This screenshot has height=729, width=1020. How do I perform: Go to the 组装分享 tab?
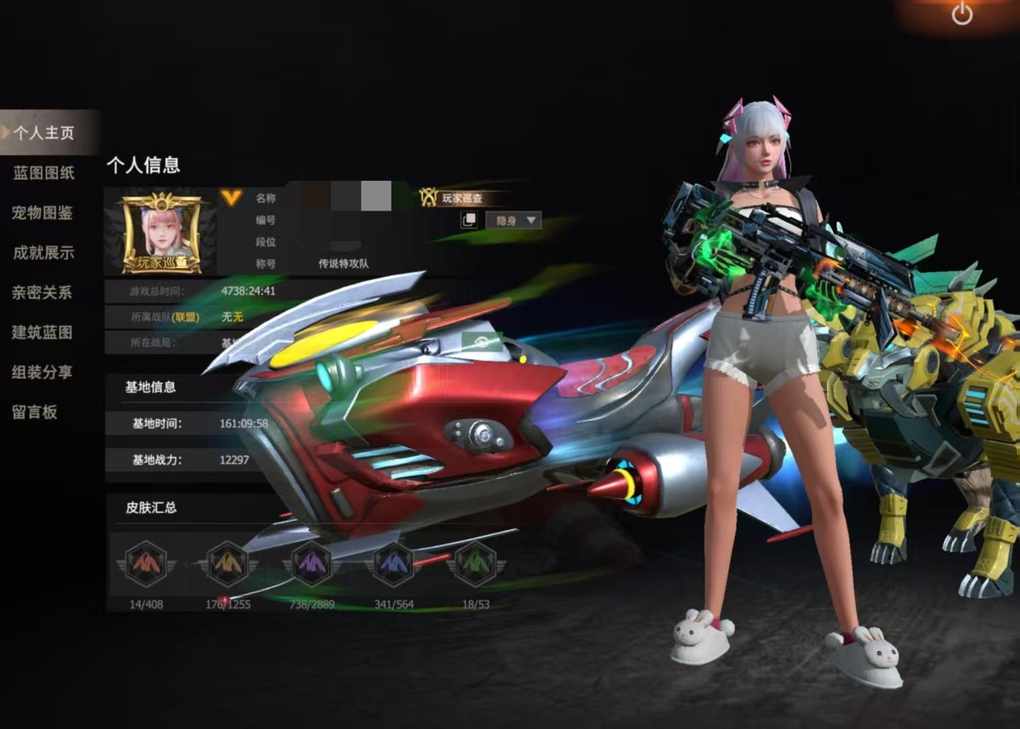click(42, 372)
